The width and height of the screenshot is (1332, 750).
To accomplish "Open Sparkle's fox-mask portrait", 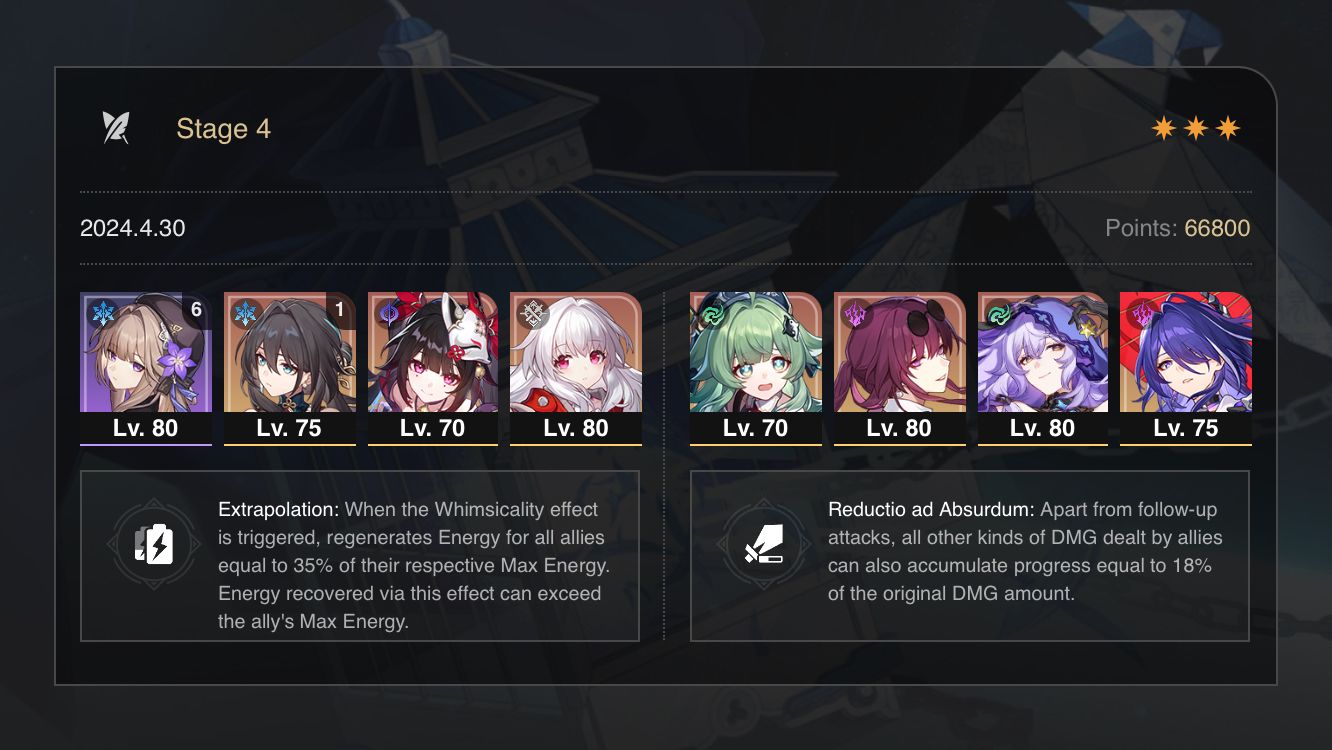I will point(433,360).
